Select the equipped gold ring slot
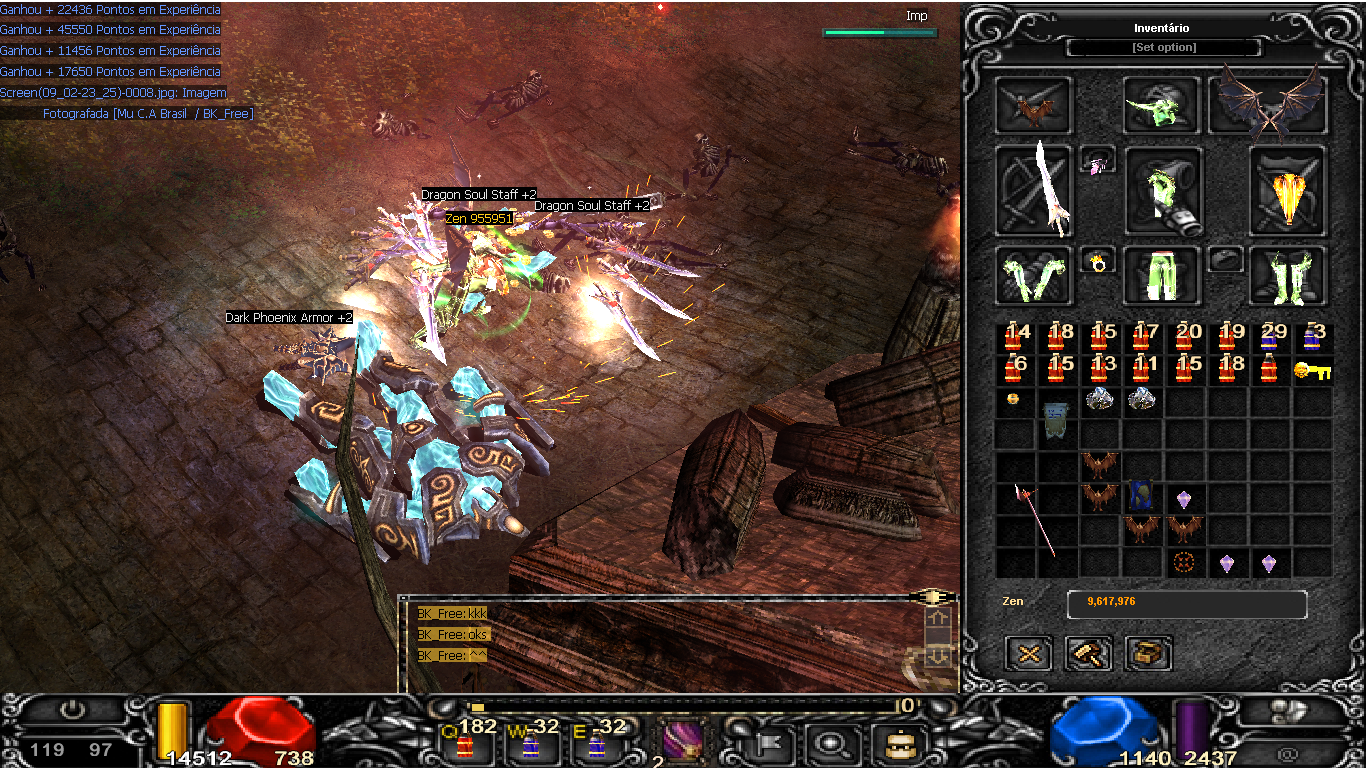 (x=1098, y=263)
